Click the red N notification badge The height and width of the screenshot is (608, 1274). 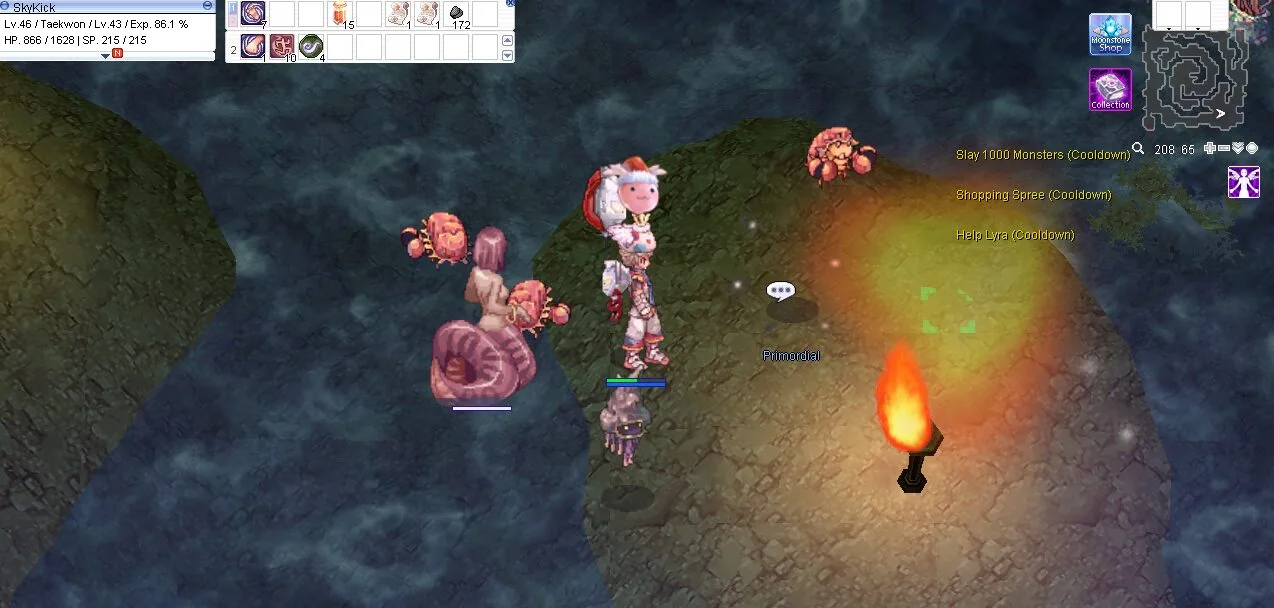(x=118, y=53)
